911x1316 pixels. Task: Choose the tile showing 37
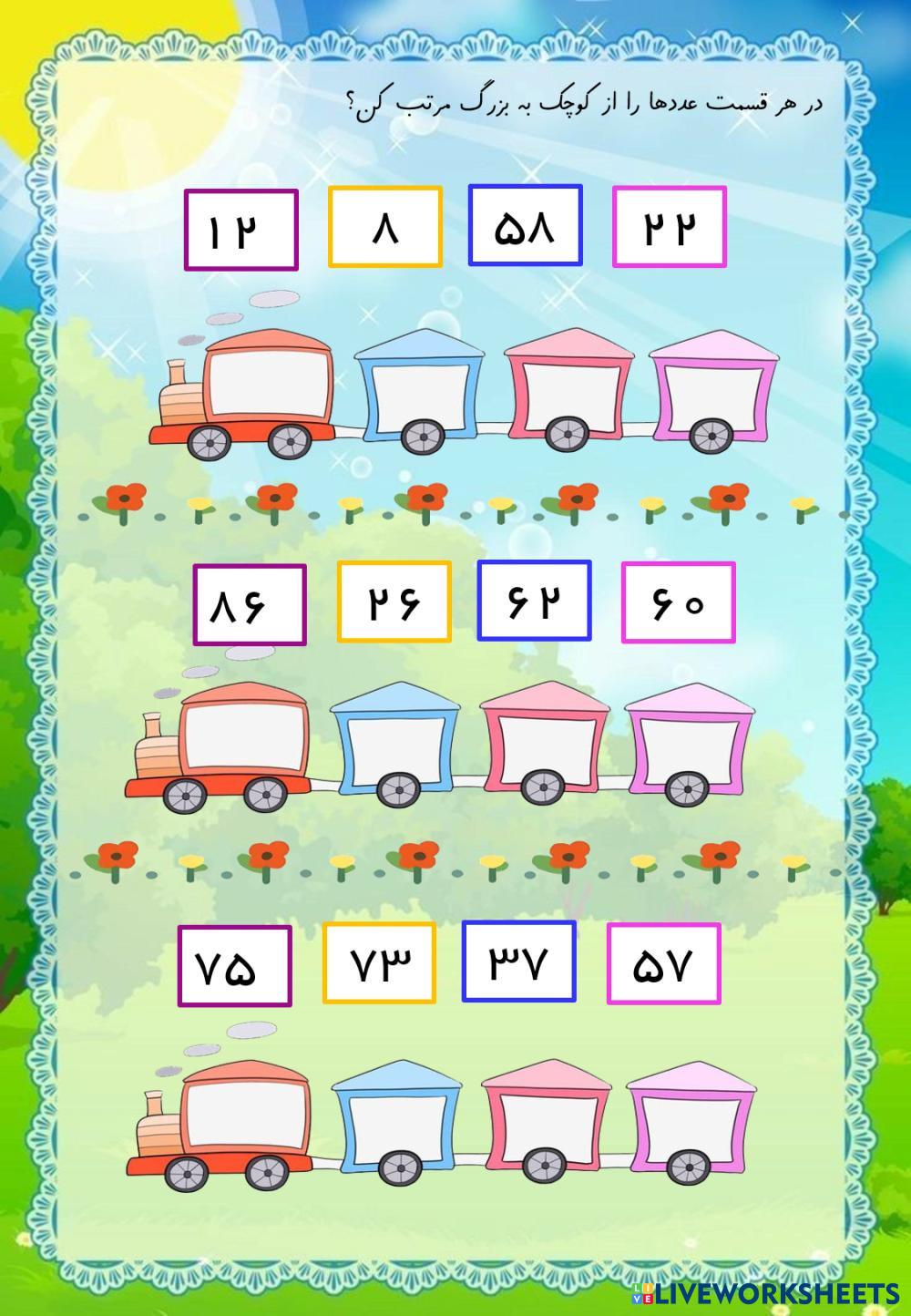(518, 961)
